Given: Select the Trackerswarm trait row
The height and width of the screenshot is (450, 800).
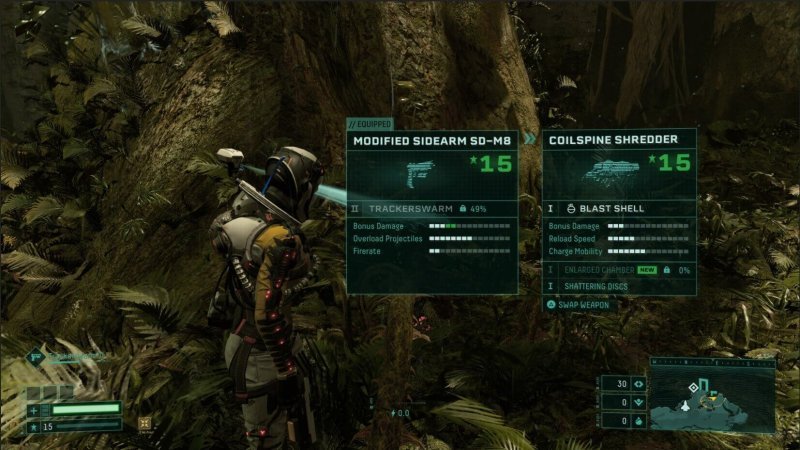Looking at the screenshot, I should click(432, 209).
